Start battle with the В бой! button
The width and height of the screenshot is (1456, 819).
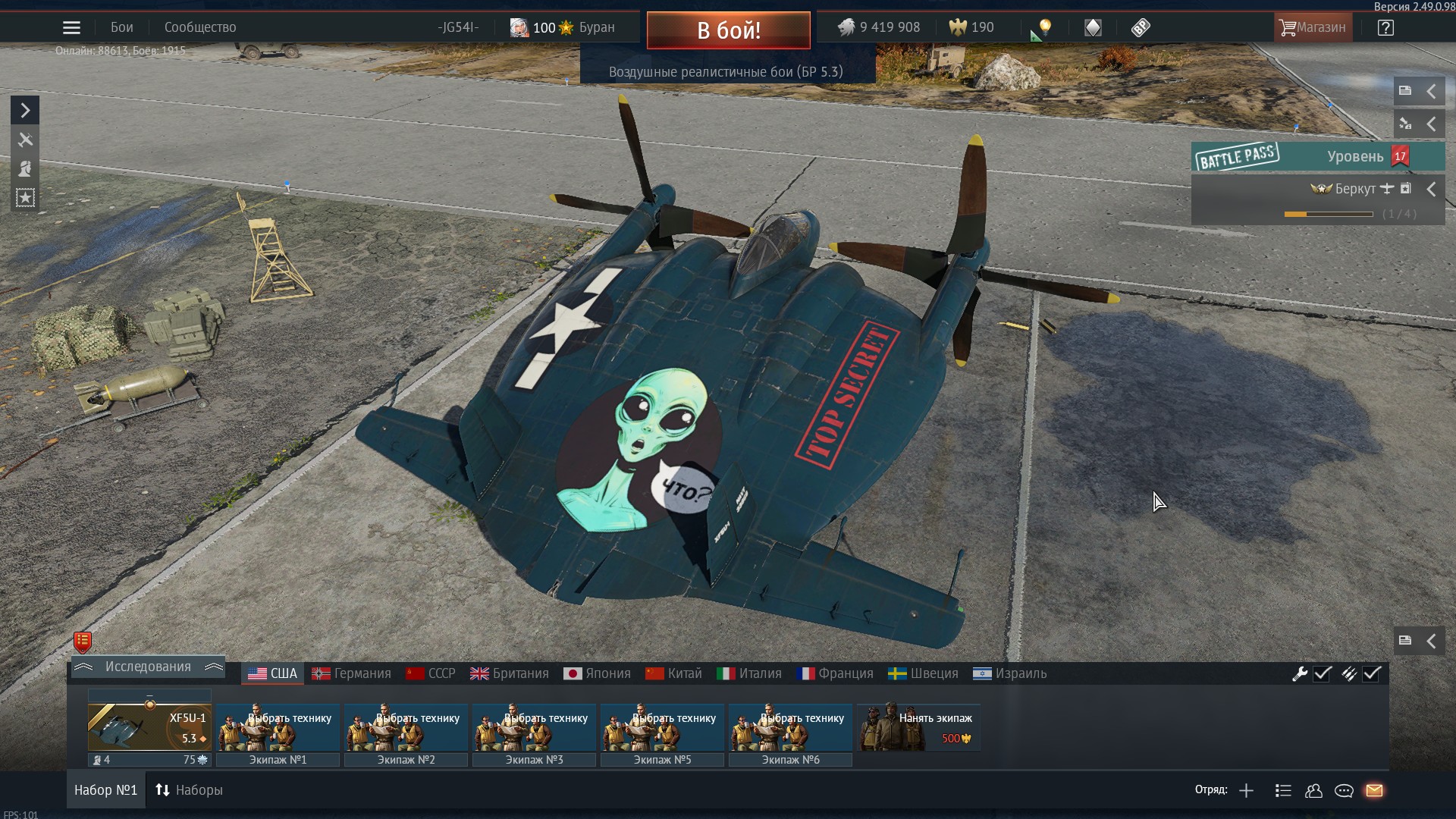[728, 30]
